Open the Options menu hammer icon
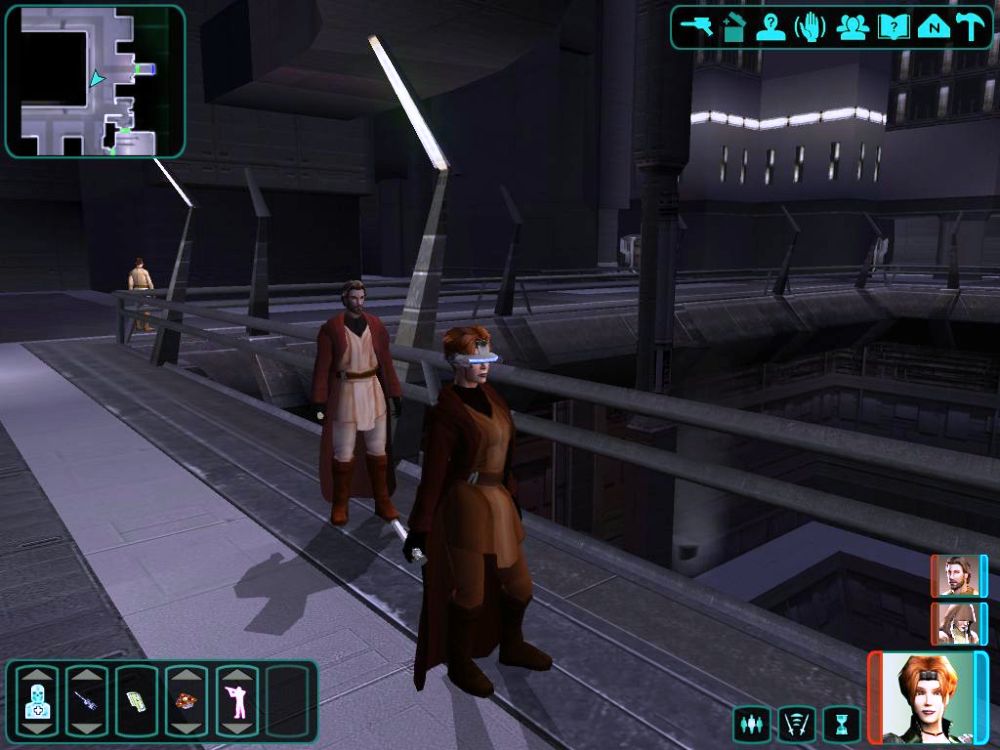The width and height of the screenshot is (1000, 750). [x=971, y=27]
